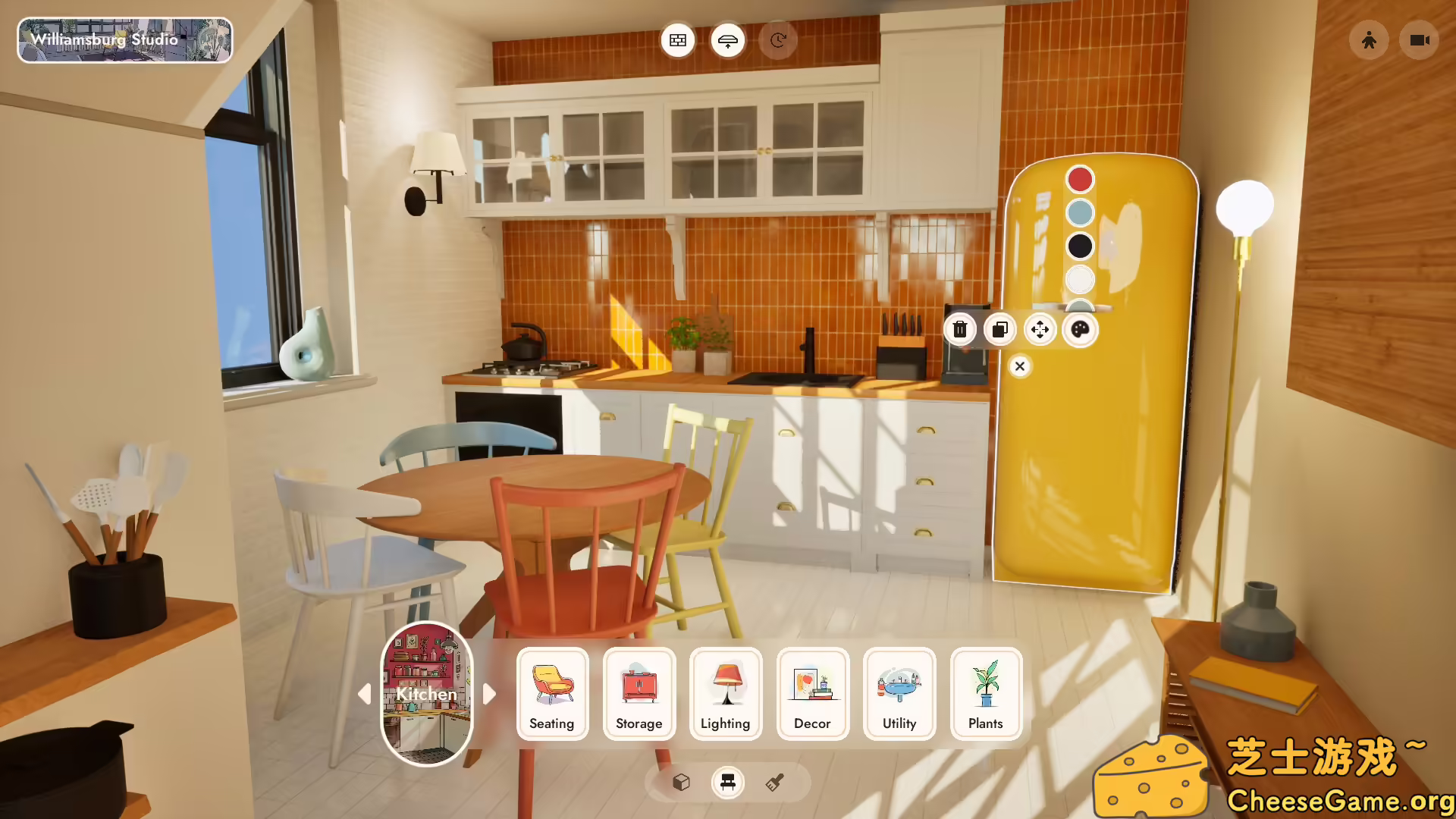
Task: Select the move tool on the fridge
Action: [x=1040, y=329]
